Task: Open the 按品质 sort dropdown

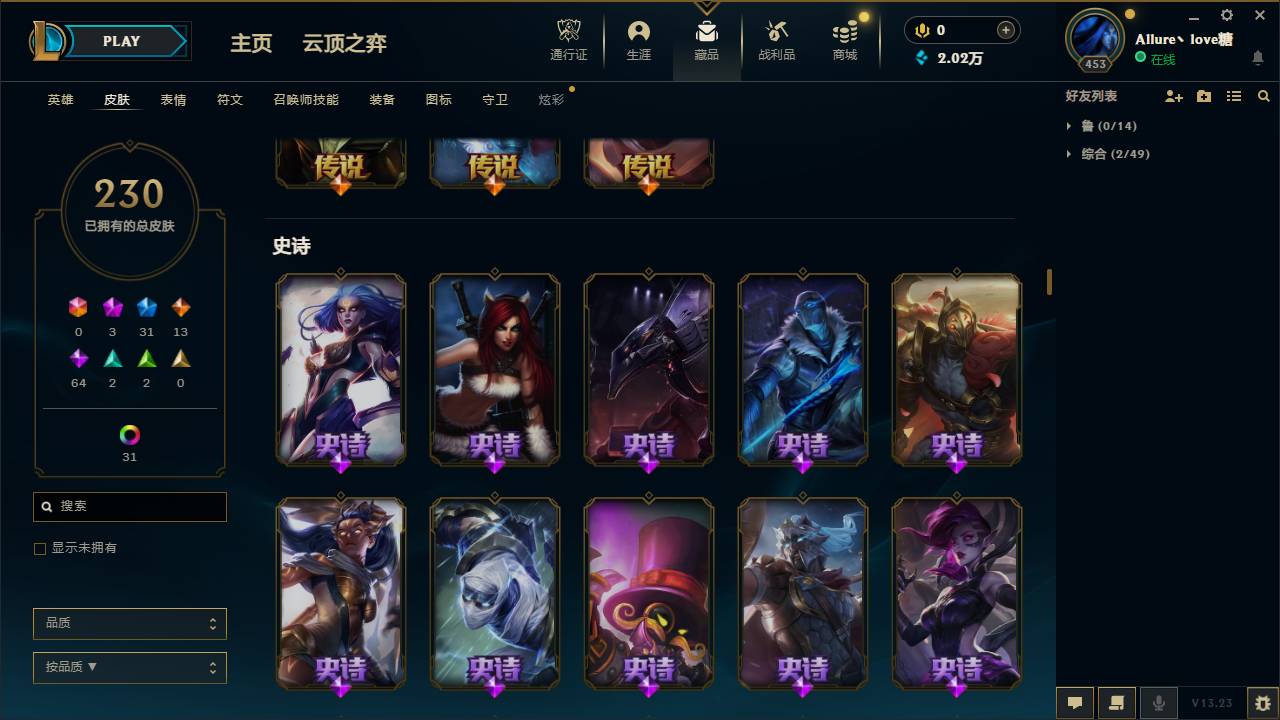Action: [x=129, y=667]
